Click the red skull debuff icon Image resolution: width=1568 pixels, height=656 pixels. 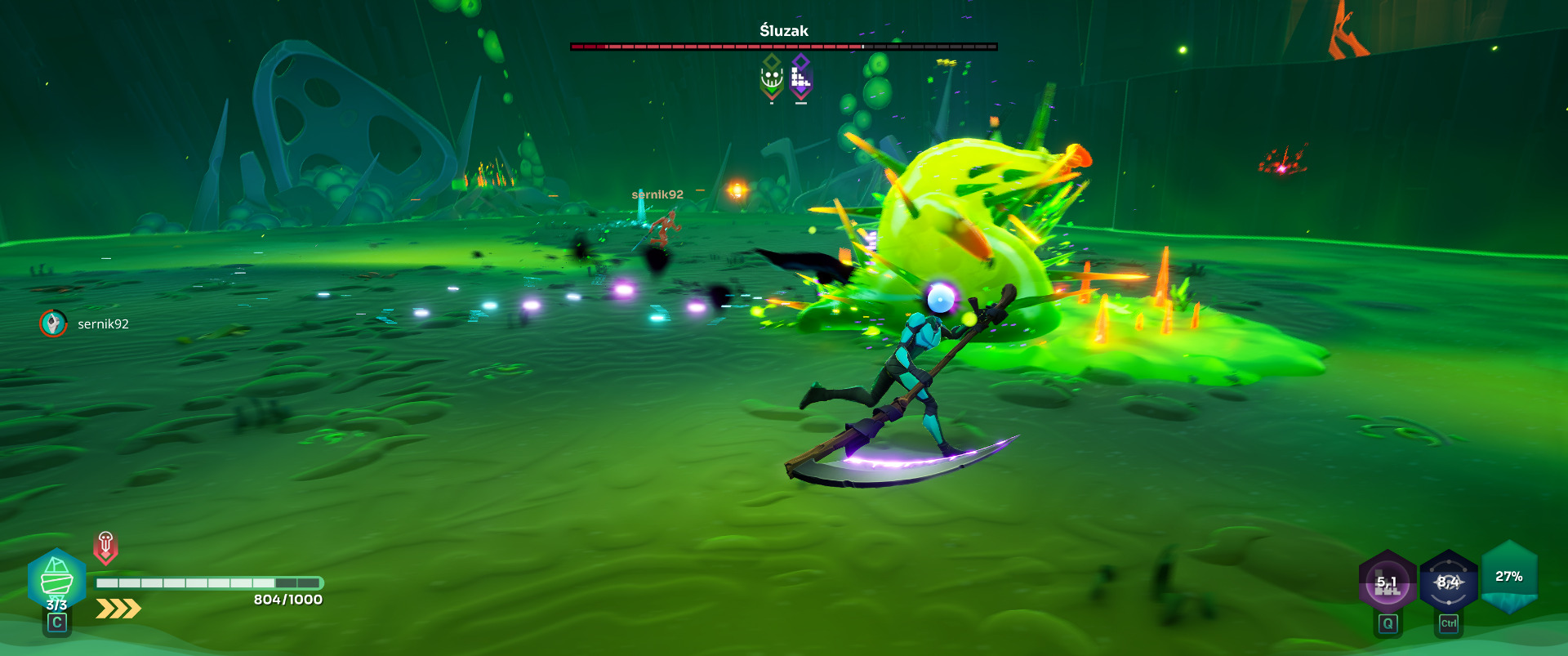[x=105, y=546]
